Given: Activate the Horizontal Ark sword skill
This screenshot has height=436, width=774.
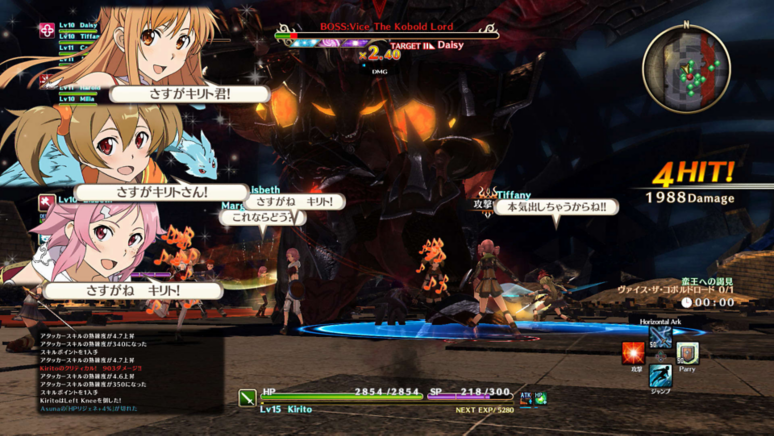Looking at the screenshot, I should pyautogui.click(x=660, y=336).
